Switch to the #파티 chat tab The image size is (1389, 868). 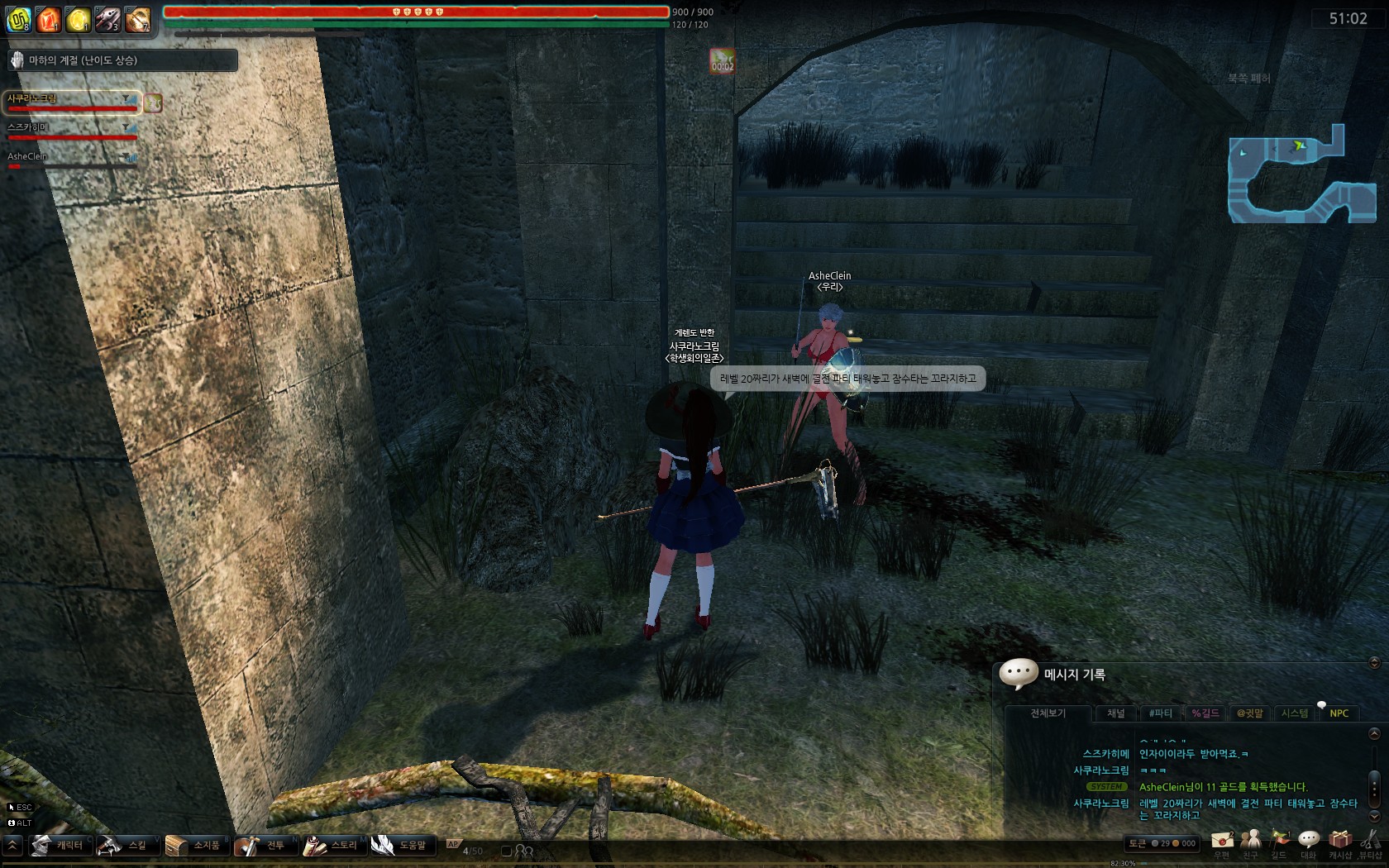(x=1160, y=713)
